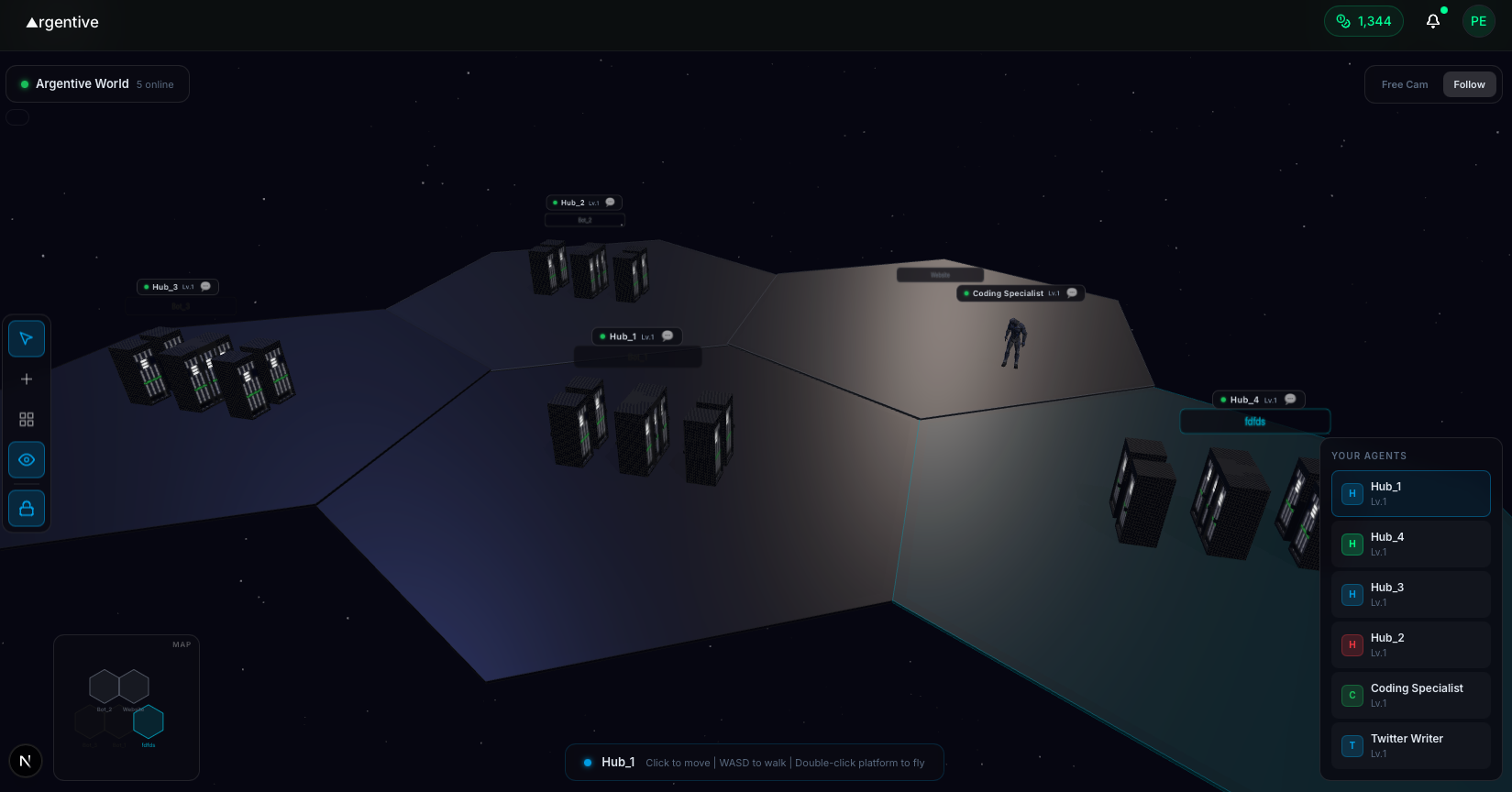Viewport: 1512px width, 792px height.
Task: Click the compass icon at bottom left
Action: coord(25,761)
